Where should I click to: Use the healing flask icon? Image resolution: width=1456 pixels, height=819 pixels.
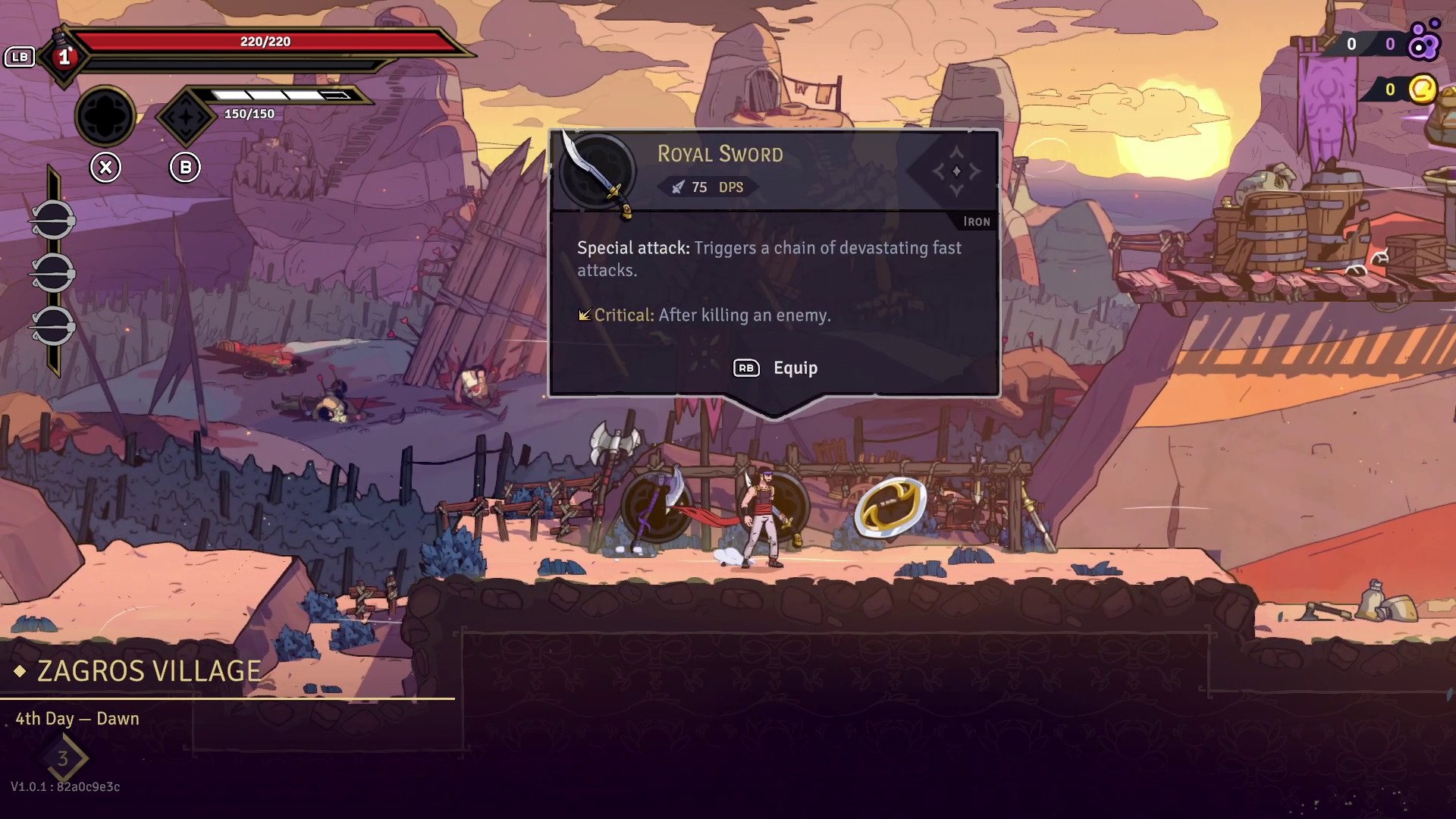point(64,55)
